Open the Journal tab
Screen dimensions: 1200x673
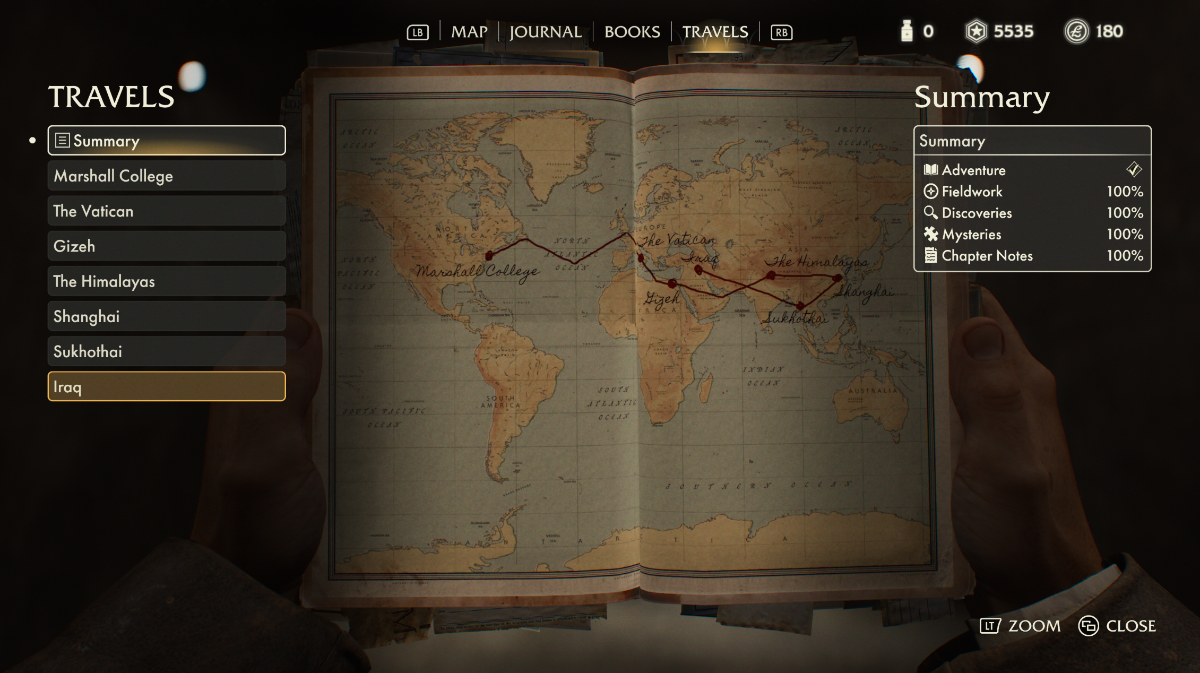[x=546, y=32]
